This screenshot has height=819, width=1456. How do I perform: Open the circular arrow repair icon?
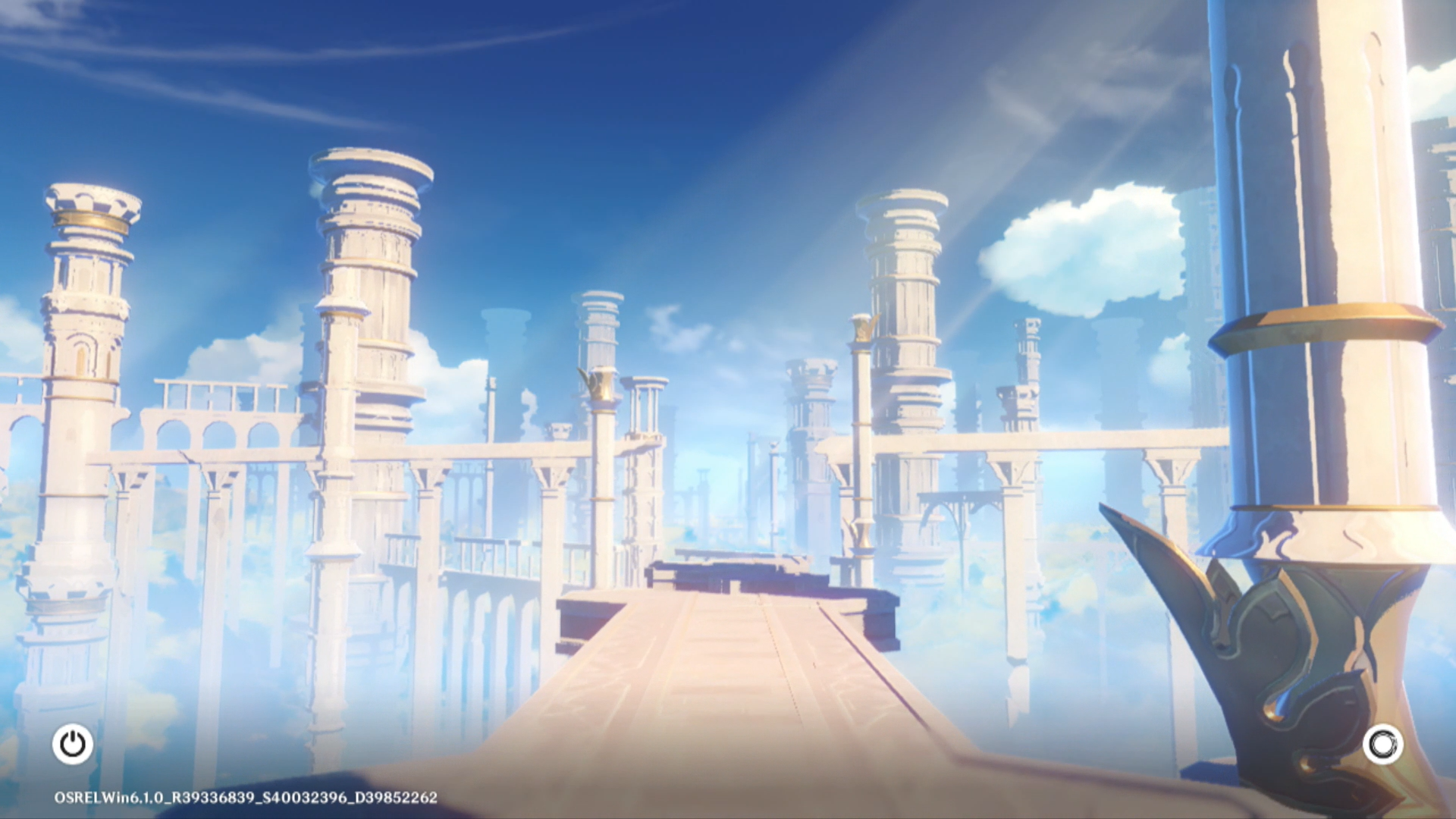pos(1382,744)
